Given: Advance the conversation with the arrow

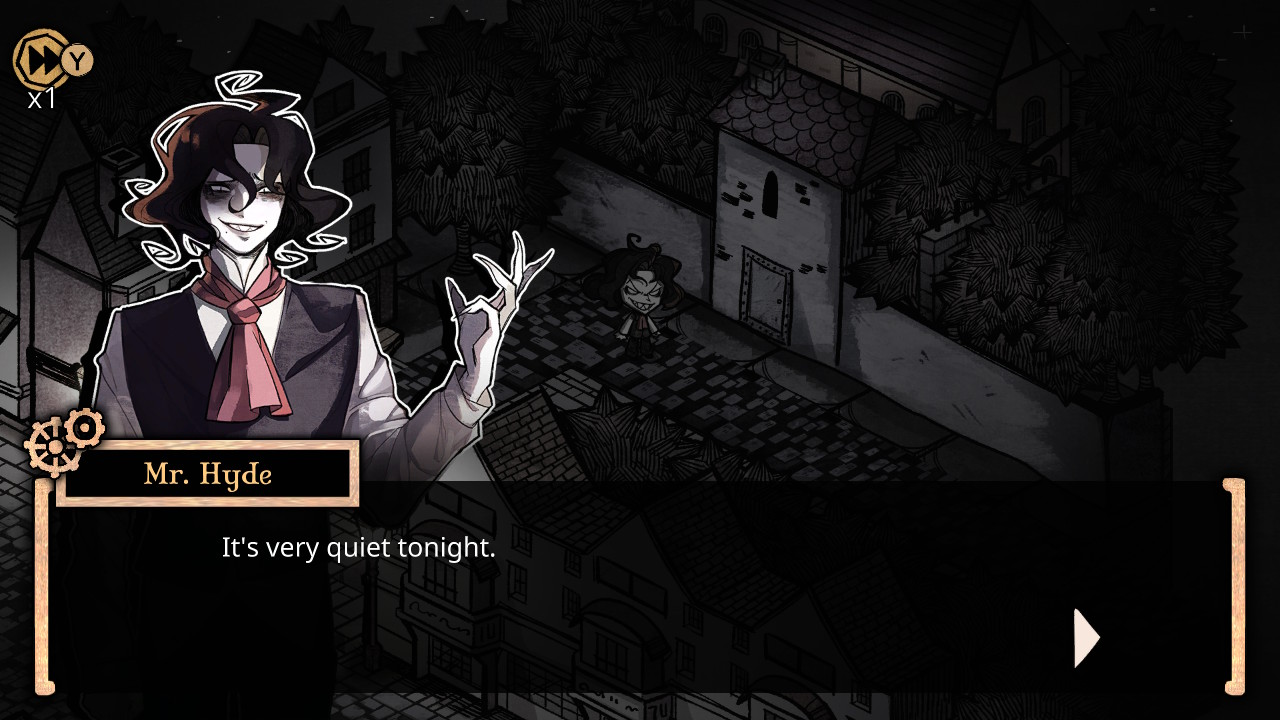Looking at the screenshot, I should [x=1085, y=637].
